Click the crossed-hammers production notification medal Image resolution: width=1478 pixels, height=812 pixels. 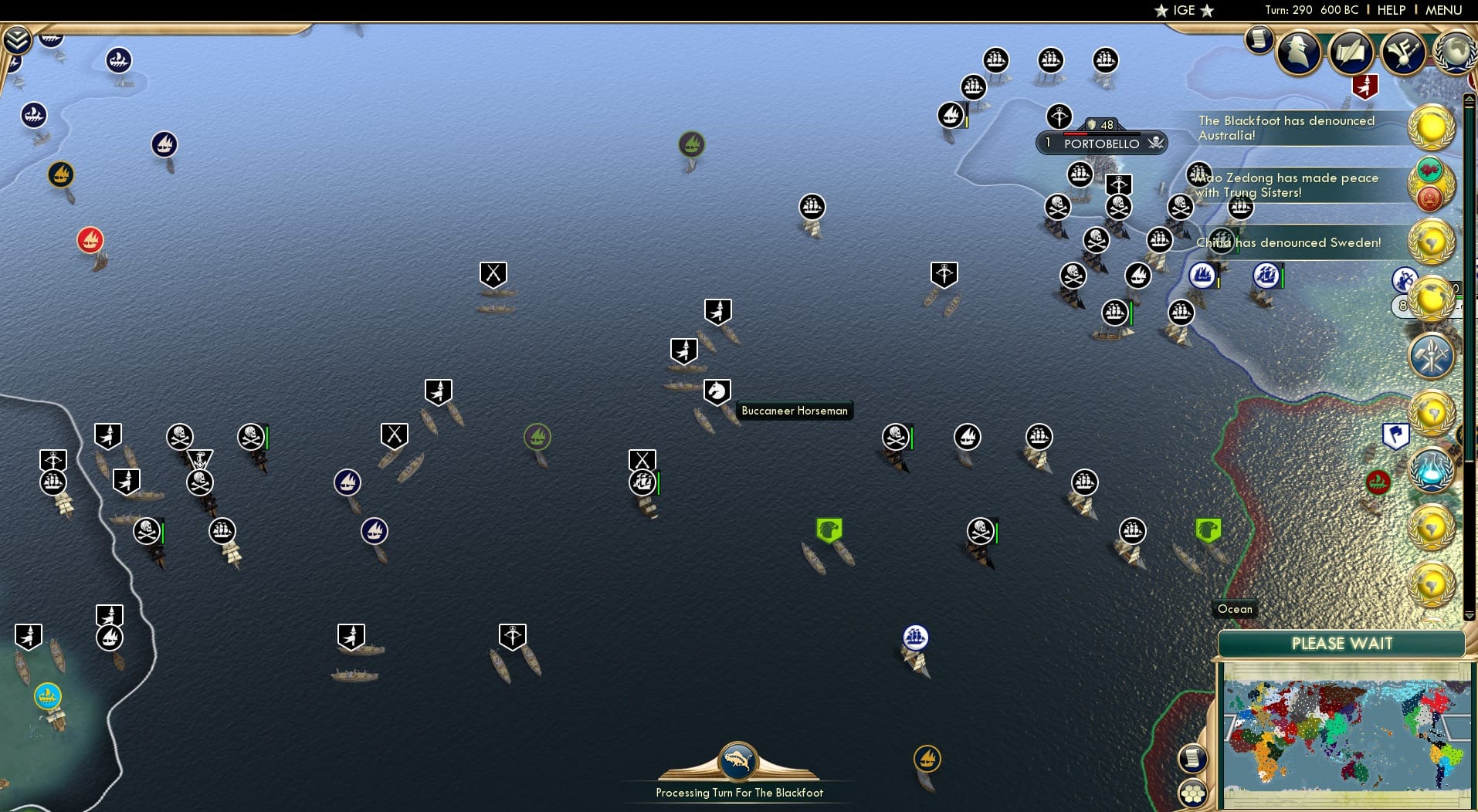pyautogui.click(x=1432, y=357)
